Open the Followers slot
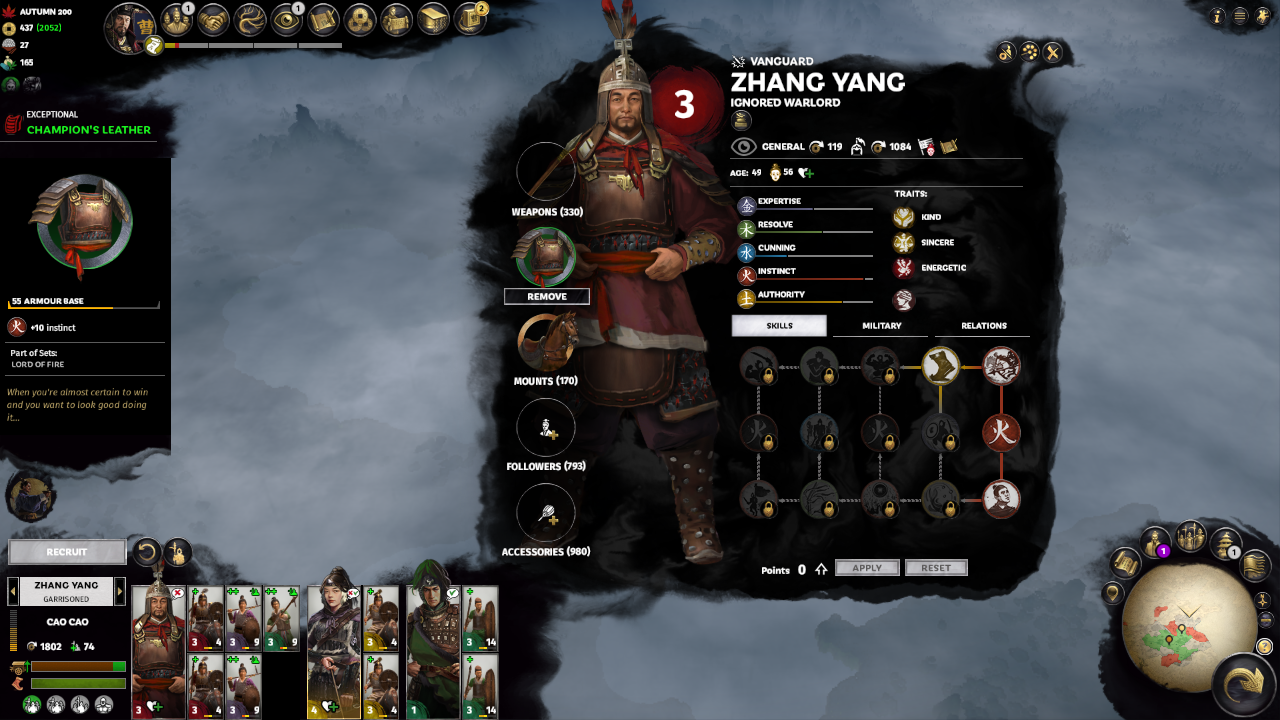Viewport: 1280px width, 720px height. [x=546, y=428]
